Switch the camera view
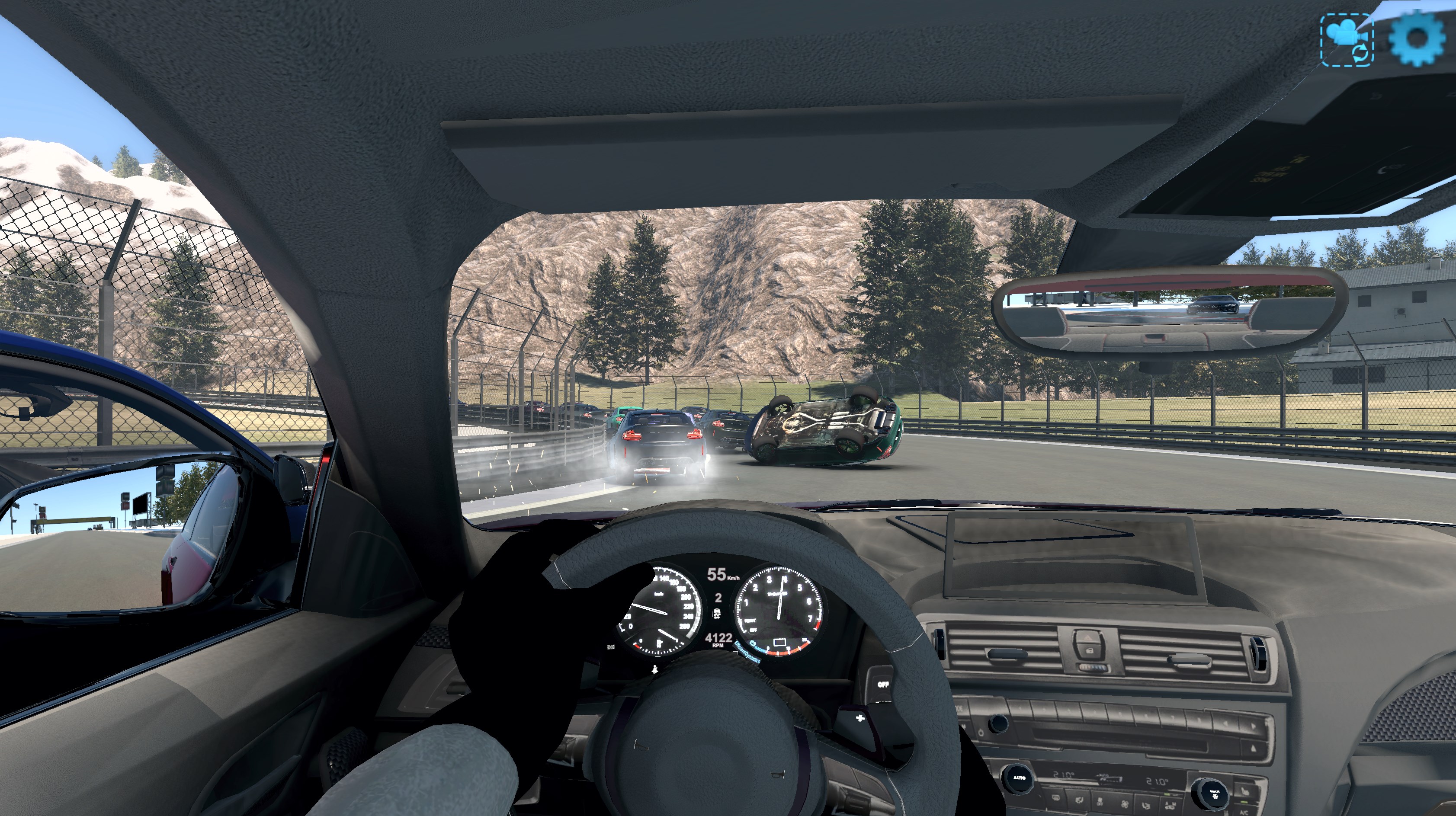 point(1347,40)
